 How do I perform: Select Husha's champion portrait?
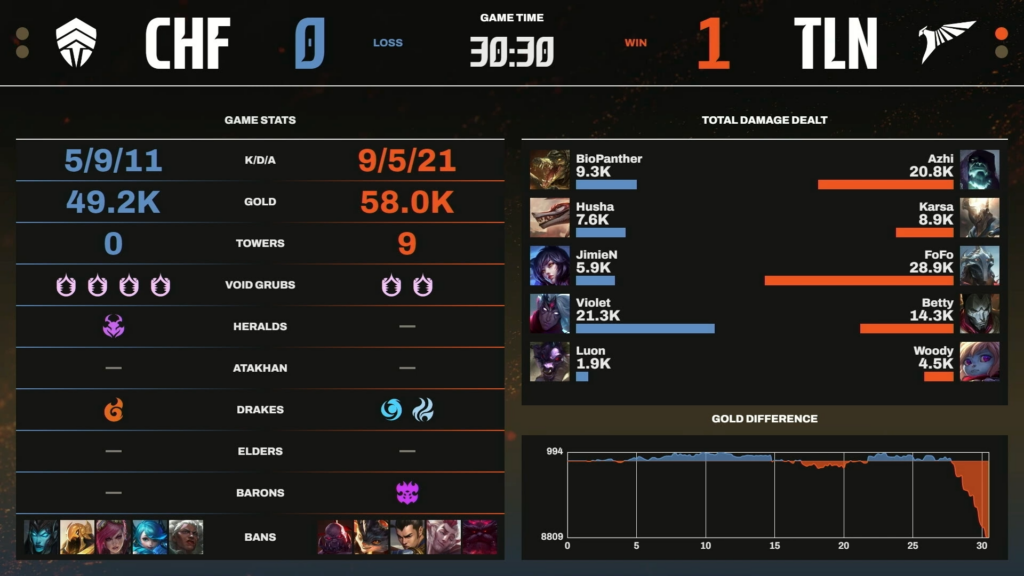[x=549, y=218]
